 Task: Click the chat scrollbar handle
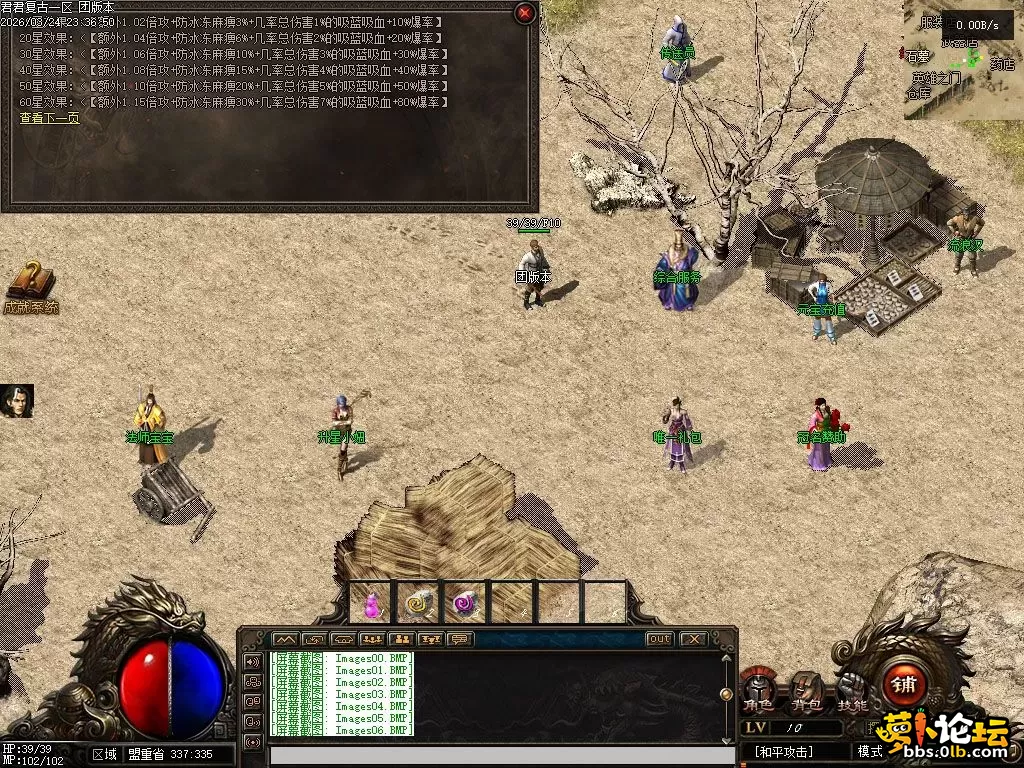click(x=726, y=694)
